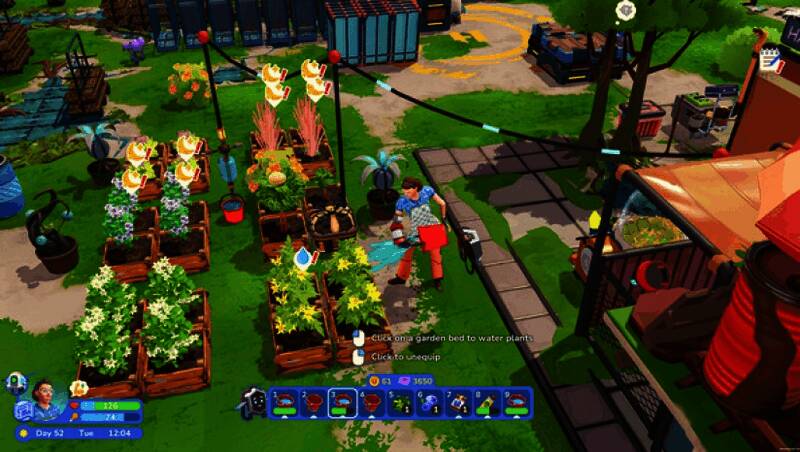Click the robot icon beside the hotbar
The image size is (800, 452).
(252, 402)
